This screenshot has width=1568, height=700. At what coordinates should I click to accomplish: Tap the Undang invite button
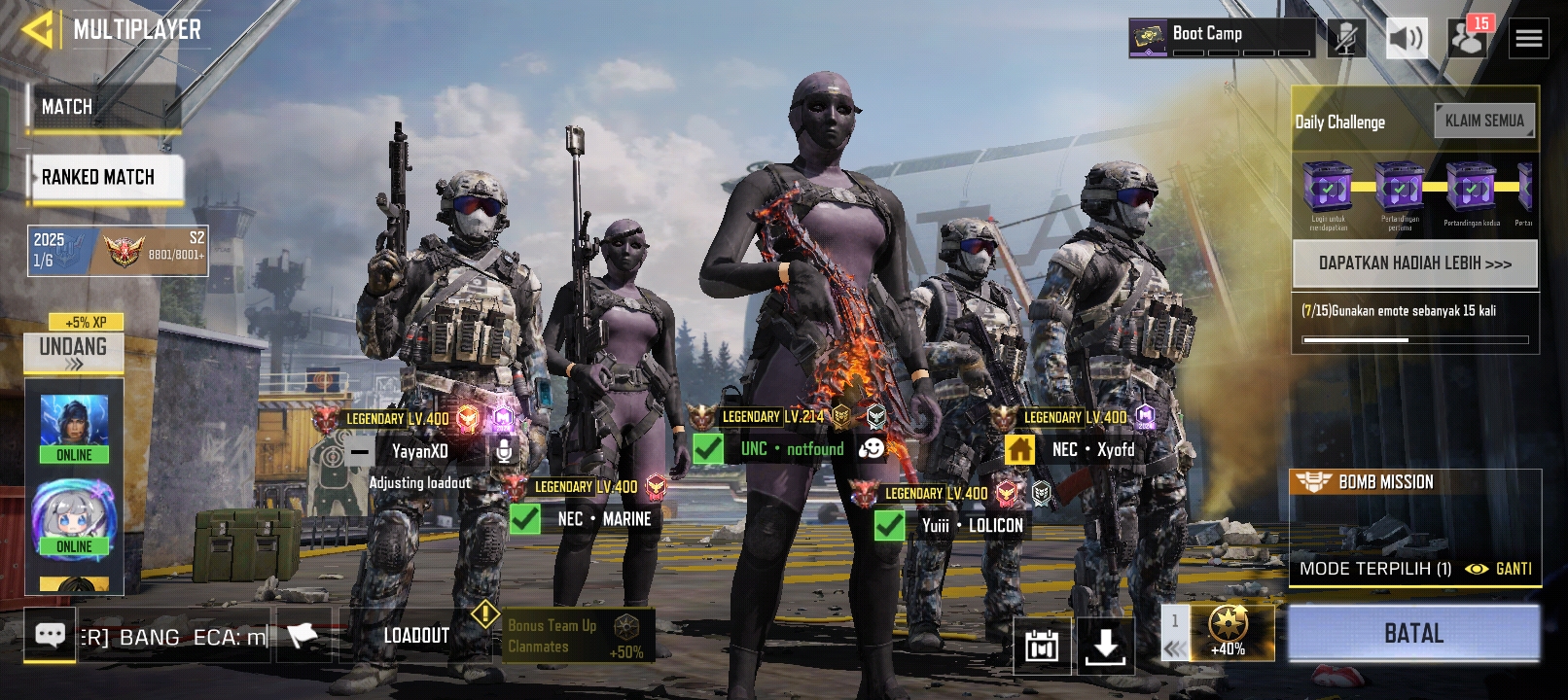pos(73,353)
